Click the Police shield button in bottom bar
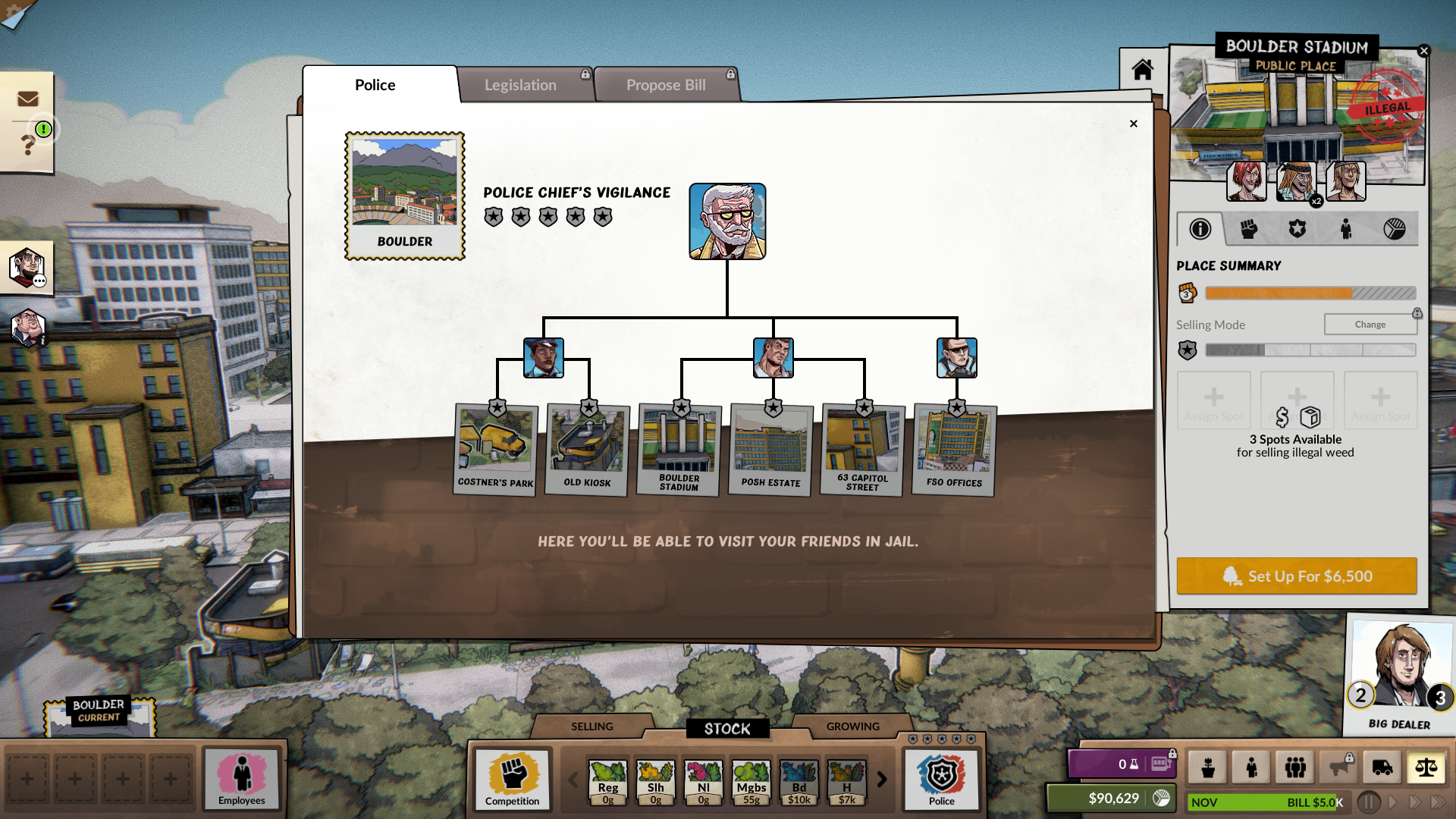 941,779
